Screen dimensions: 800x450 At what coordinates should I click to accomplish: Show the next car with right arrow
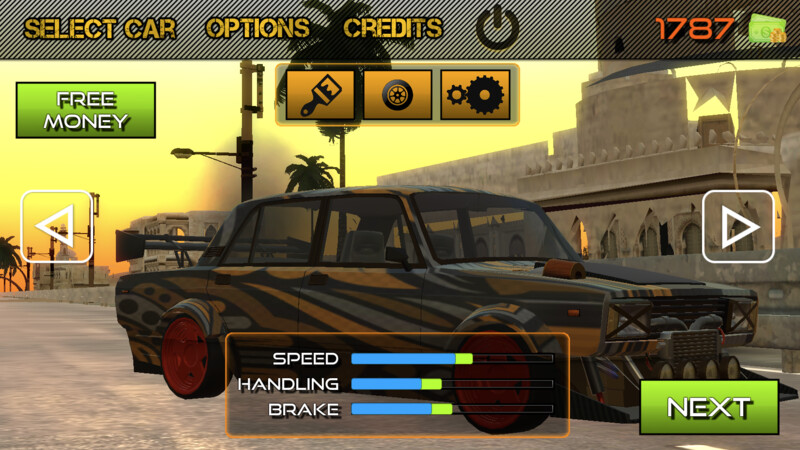[738, 227]
